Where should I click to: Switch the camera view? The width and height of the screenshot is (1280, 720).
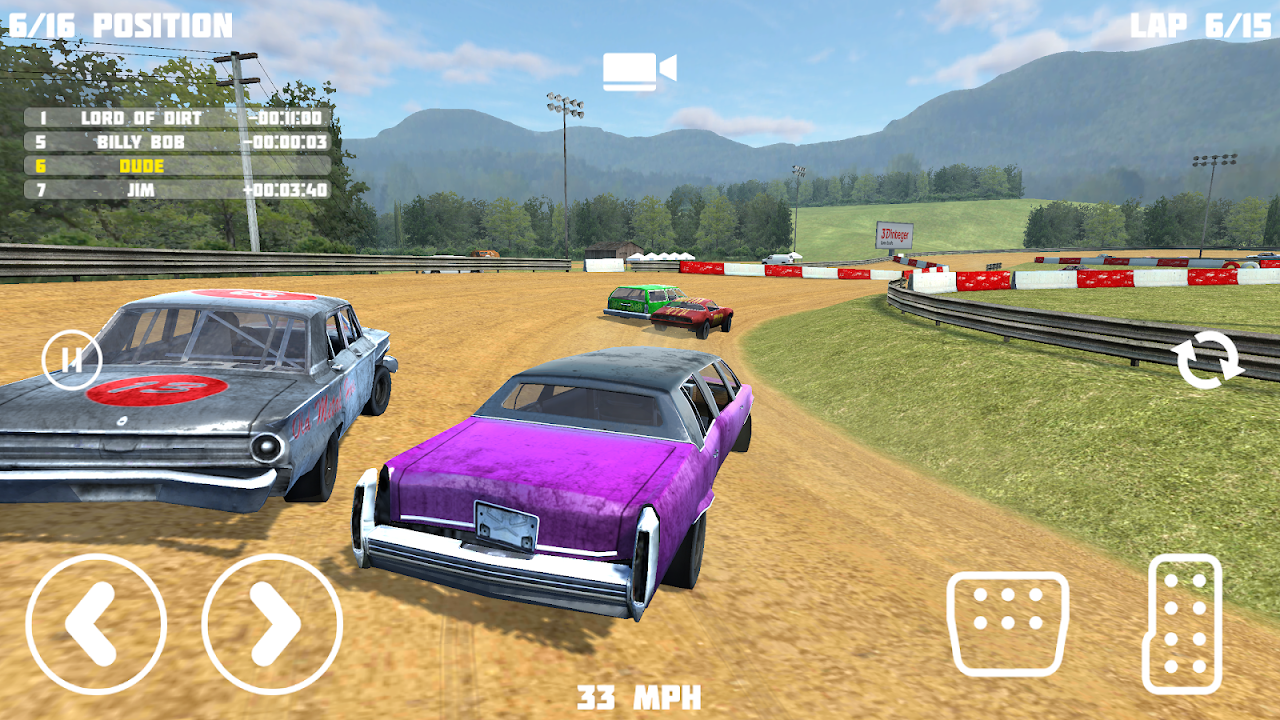click(639, 71)
